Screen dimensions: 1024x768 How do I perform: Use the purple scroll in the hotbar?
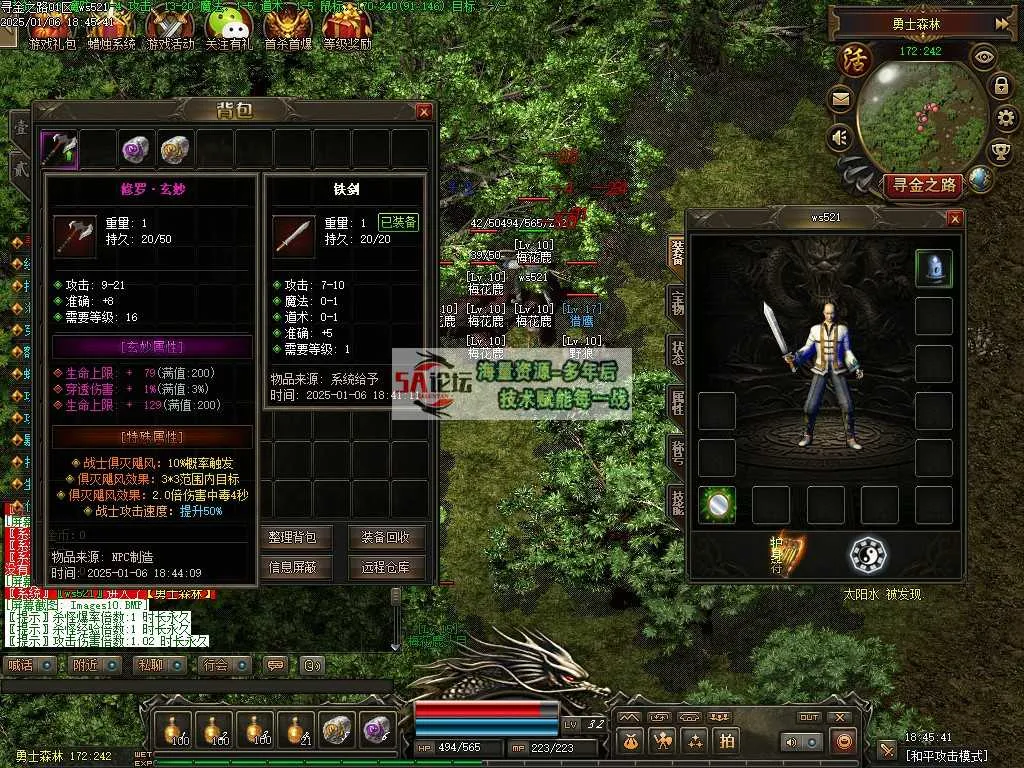pyautogui.click(x=377, y=730)
